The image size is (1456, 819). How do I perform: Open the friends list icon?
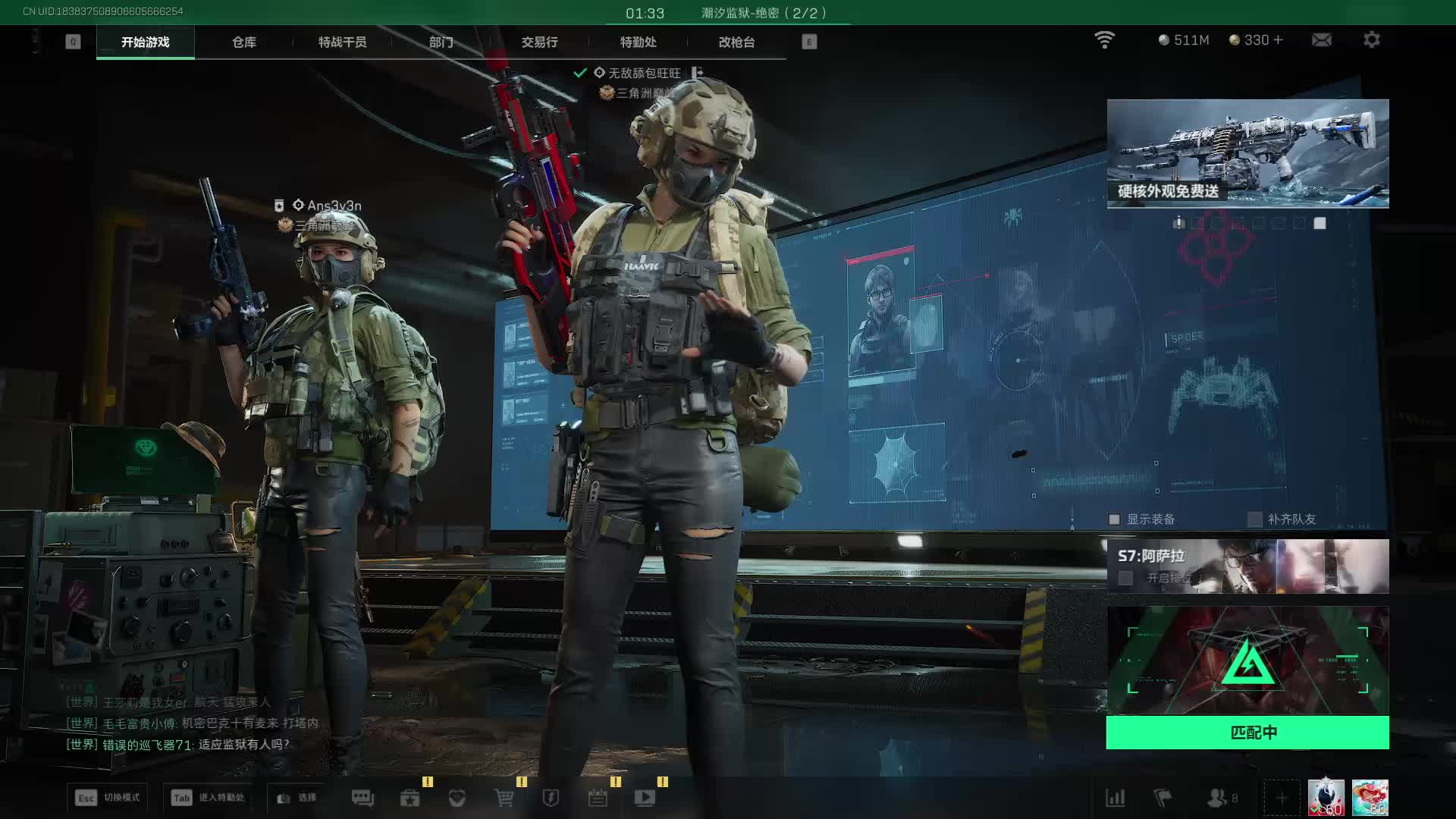[x=1218, y=798]
